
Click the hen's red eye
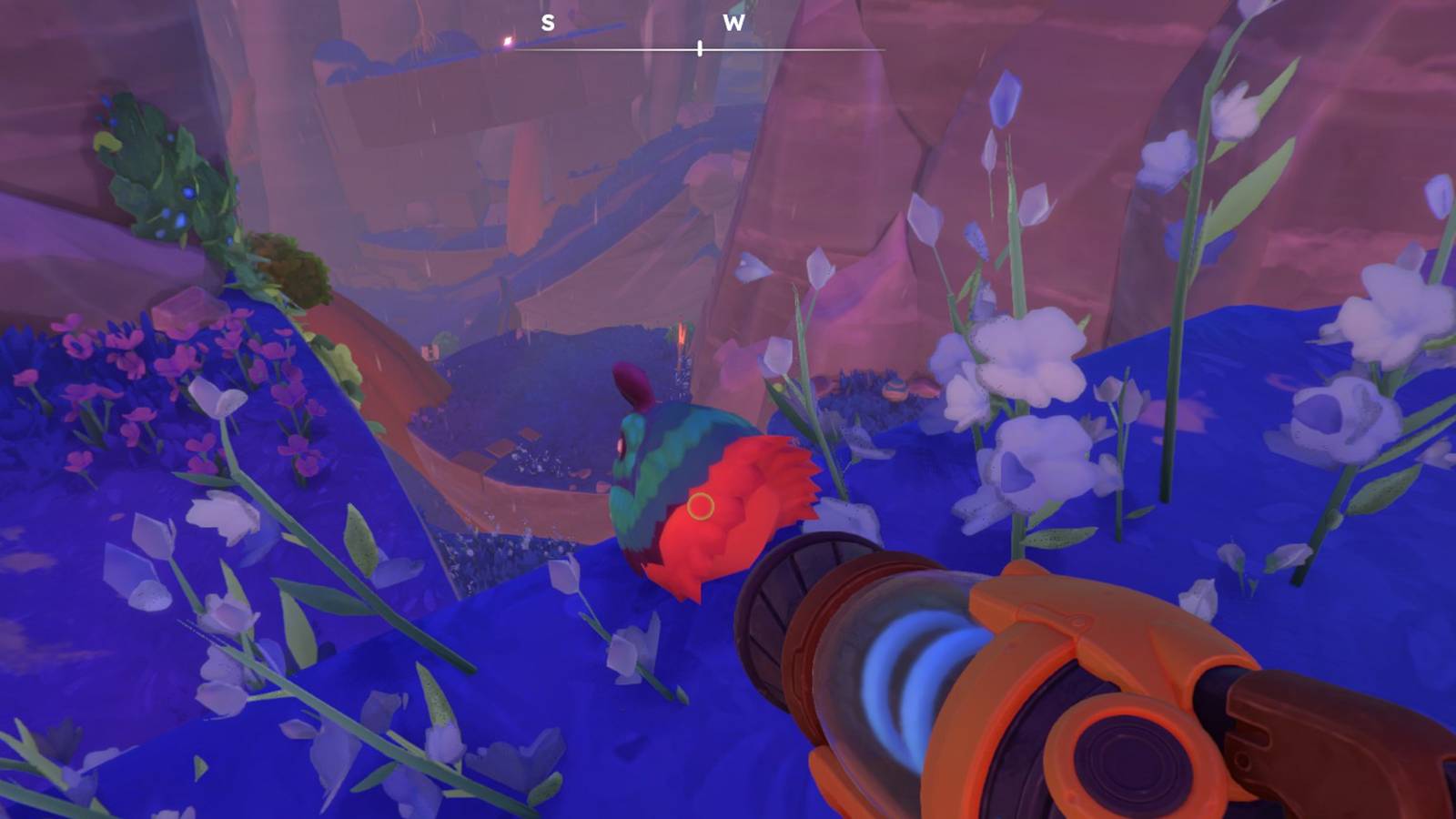point(622,442)
